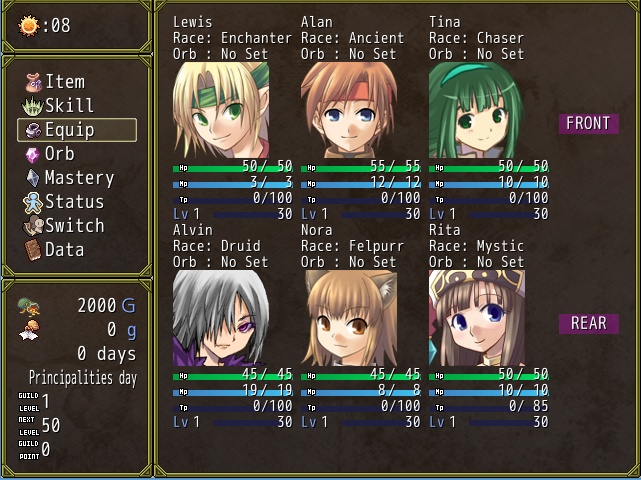Choose the Equip option
The width and height of the screenshot is (641, 480).
coord(70,130)
